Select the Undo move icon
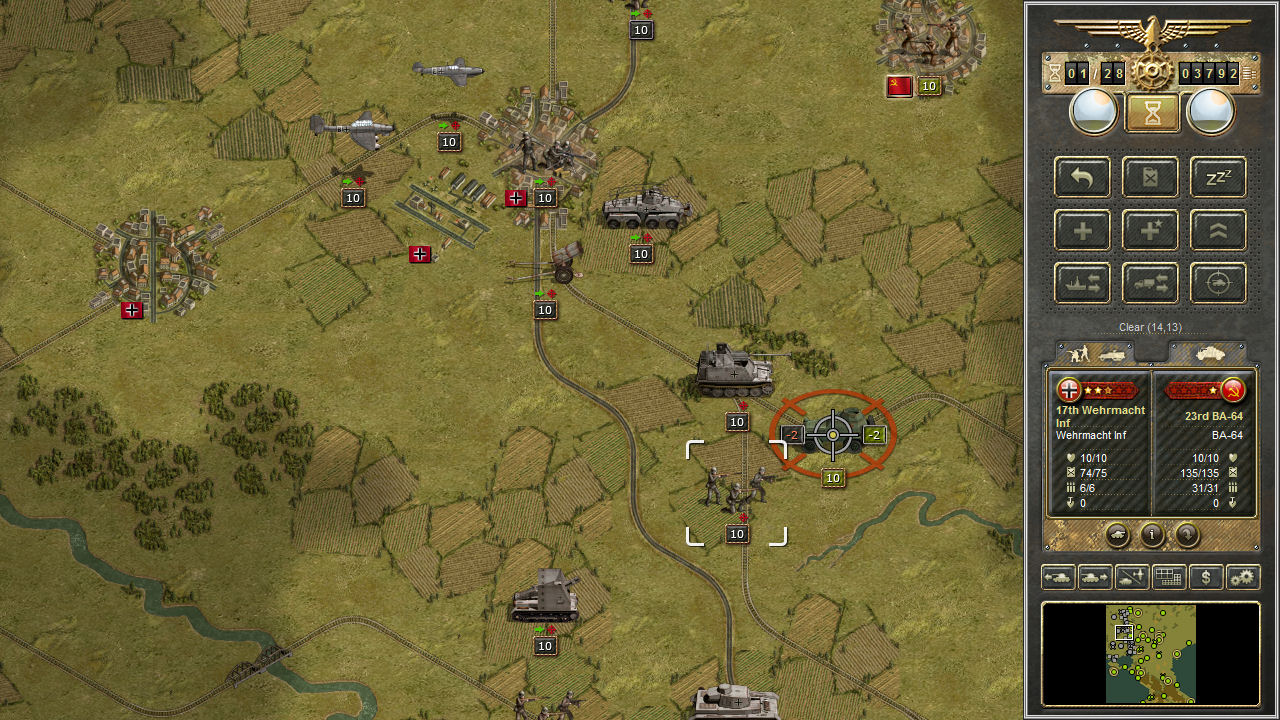The width and height of the screenshot is (1280, 720). coord(1081,178)
